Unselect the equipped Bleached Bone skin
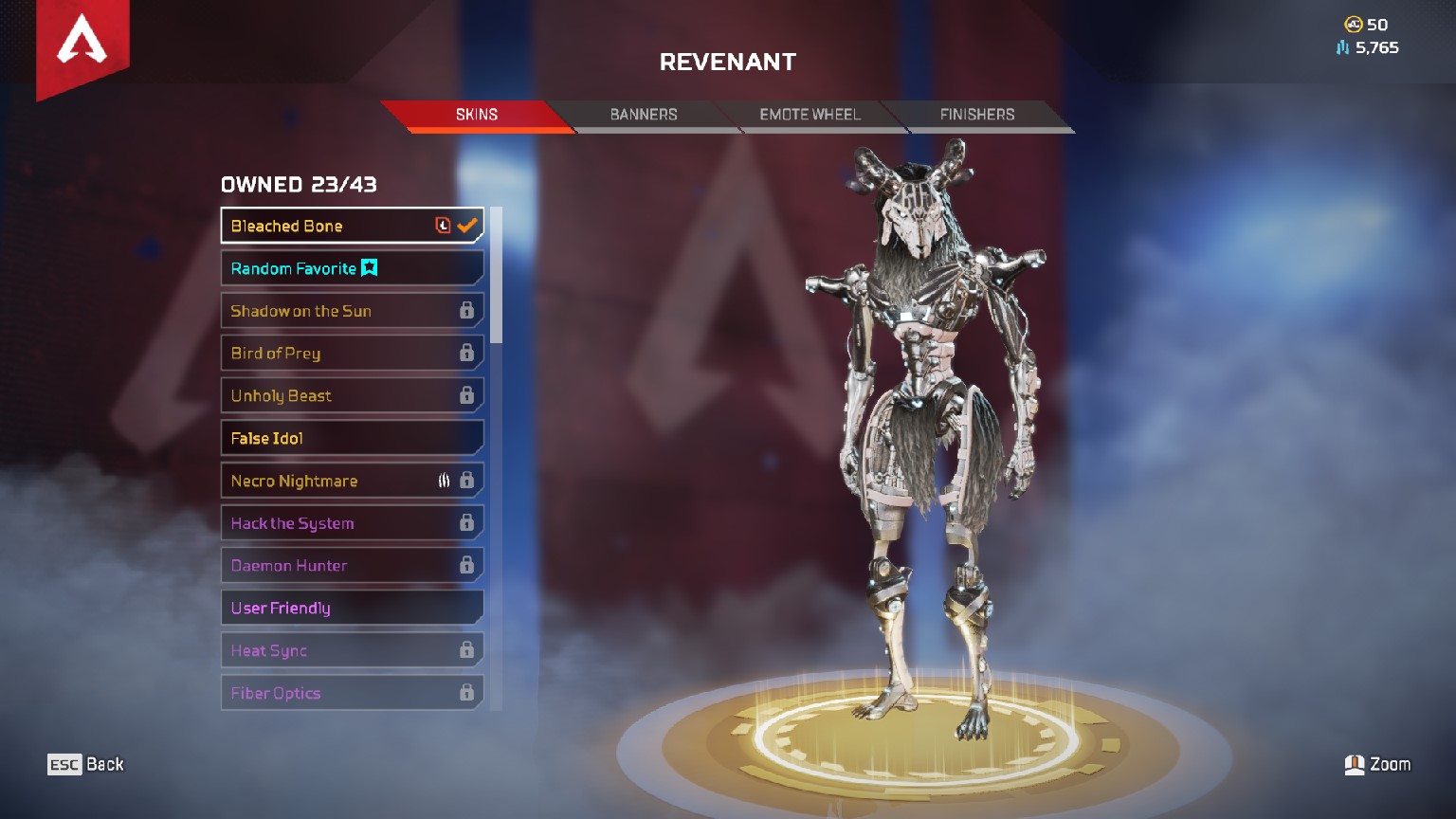Image resolution: width=1456 pixels, height=819 pixels. click(x=322, y=225)
